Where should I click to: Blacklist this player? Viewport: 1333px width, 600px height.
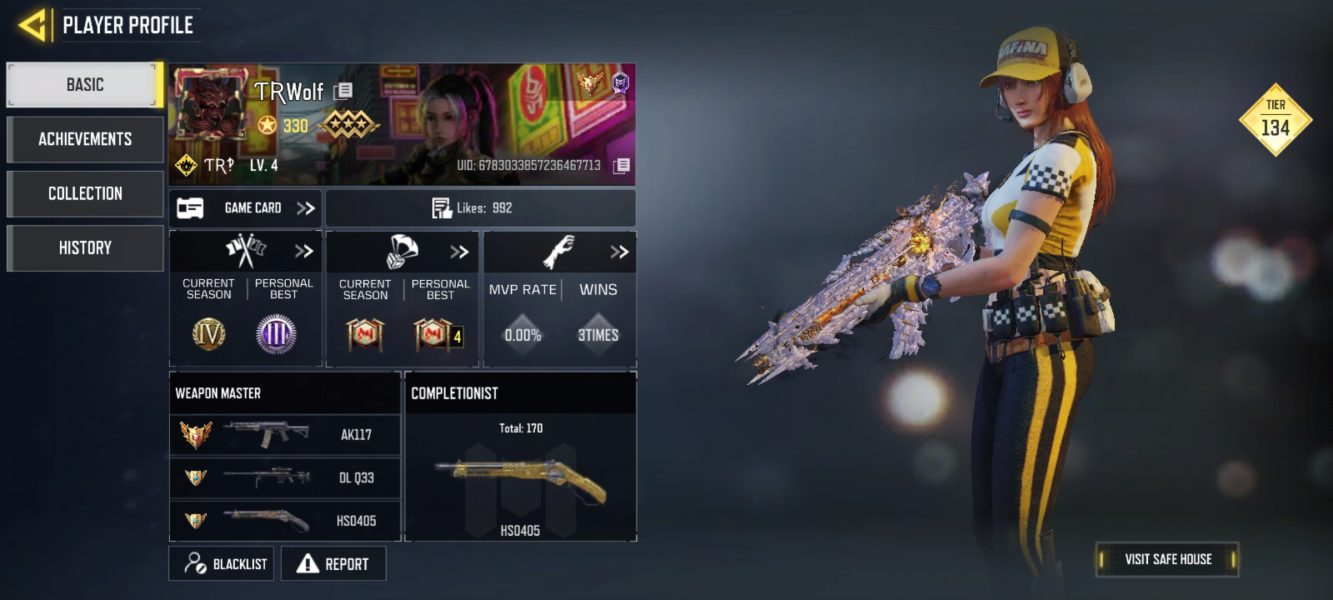(222, 564)
